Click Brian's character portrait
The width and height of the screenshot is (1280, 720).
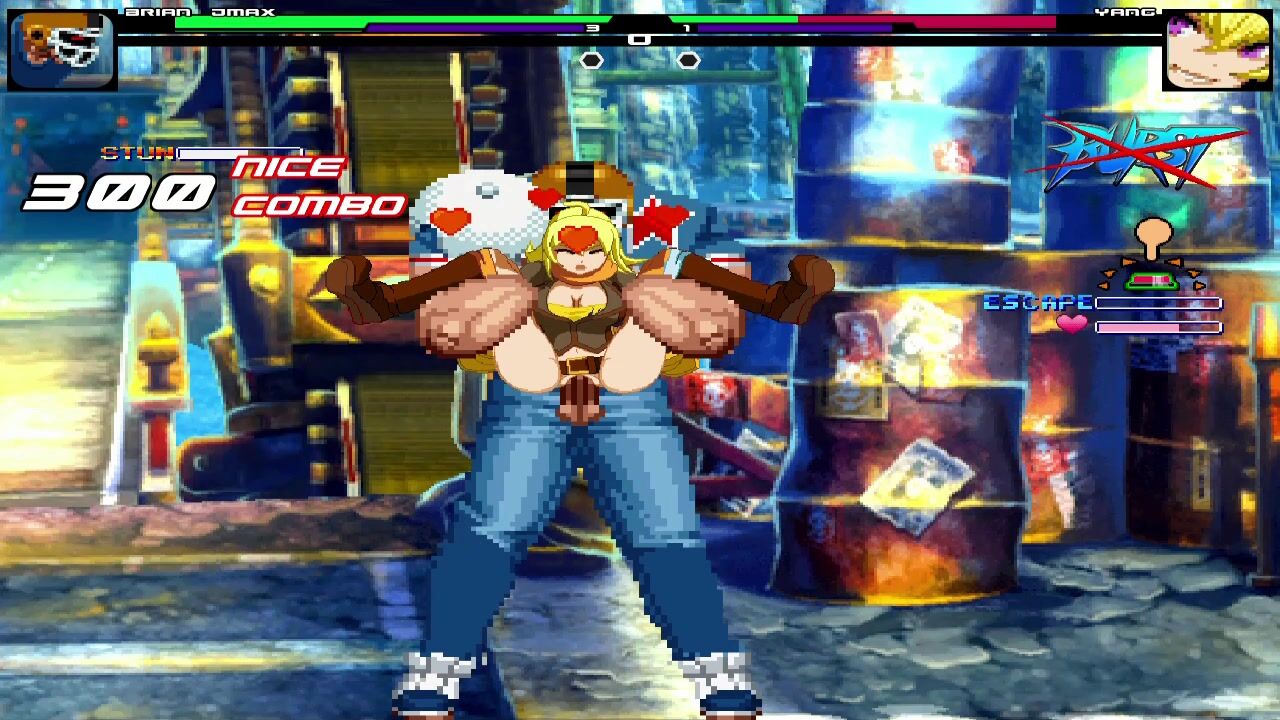62,48
